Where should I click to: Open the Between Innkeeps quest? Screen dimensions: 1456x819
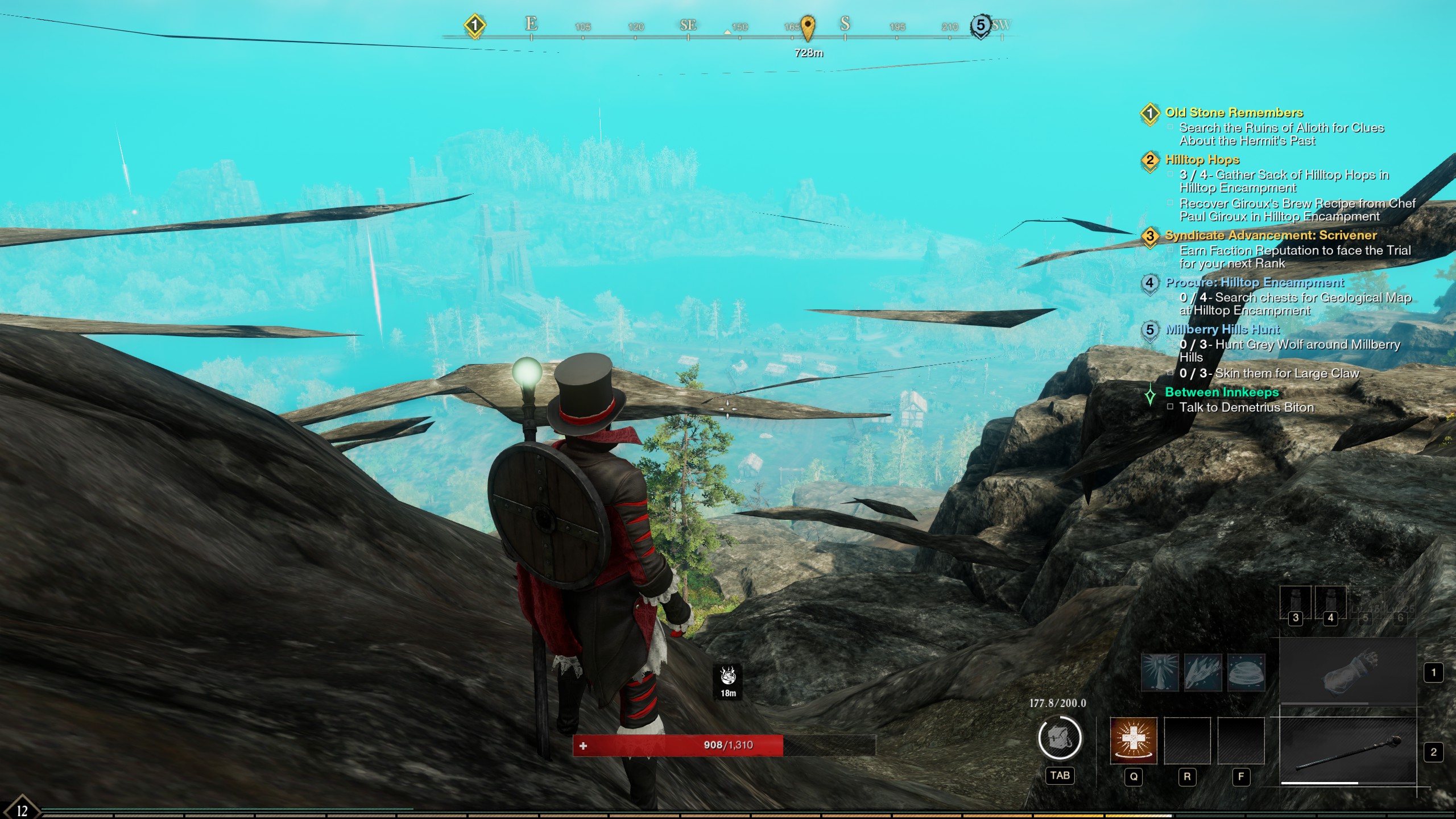[1221, 392]
